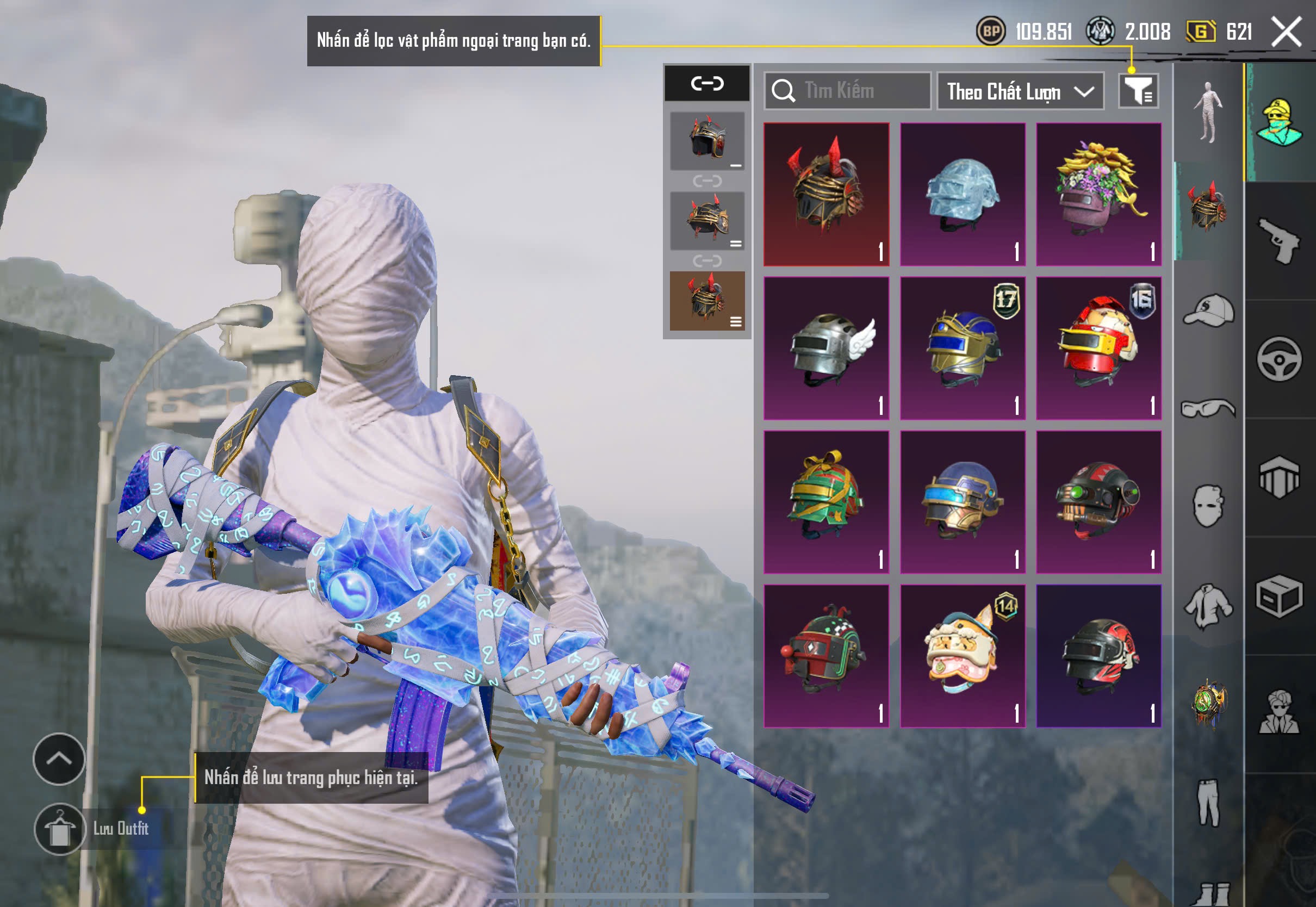Select the flower-covered helmet skin
The width and height of the screenshot is (1316, 907).
[1098, 194]
